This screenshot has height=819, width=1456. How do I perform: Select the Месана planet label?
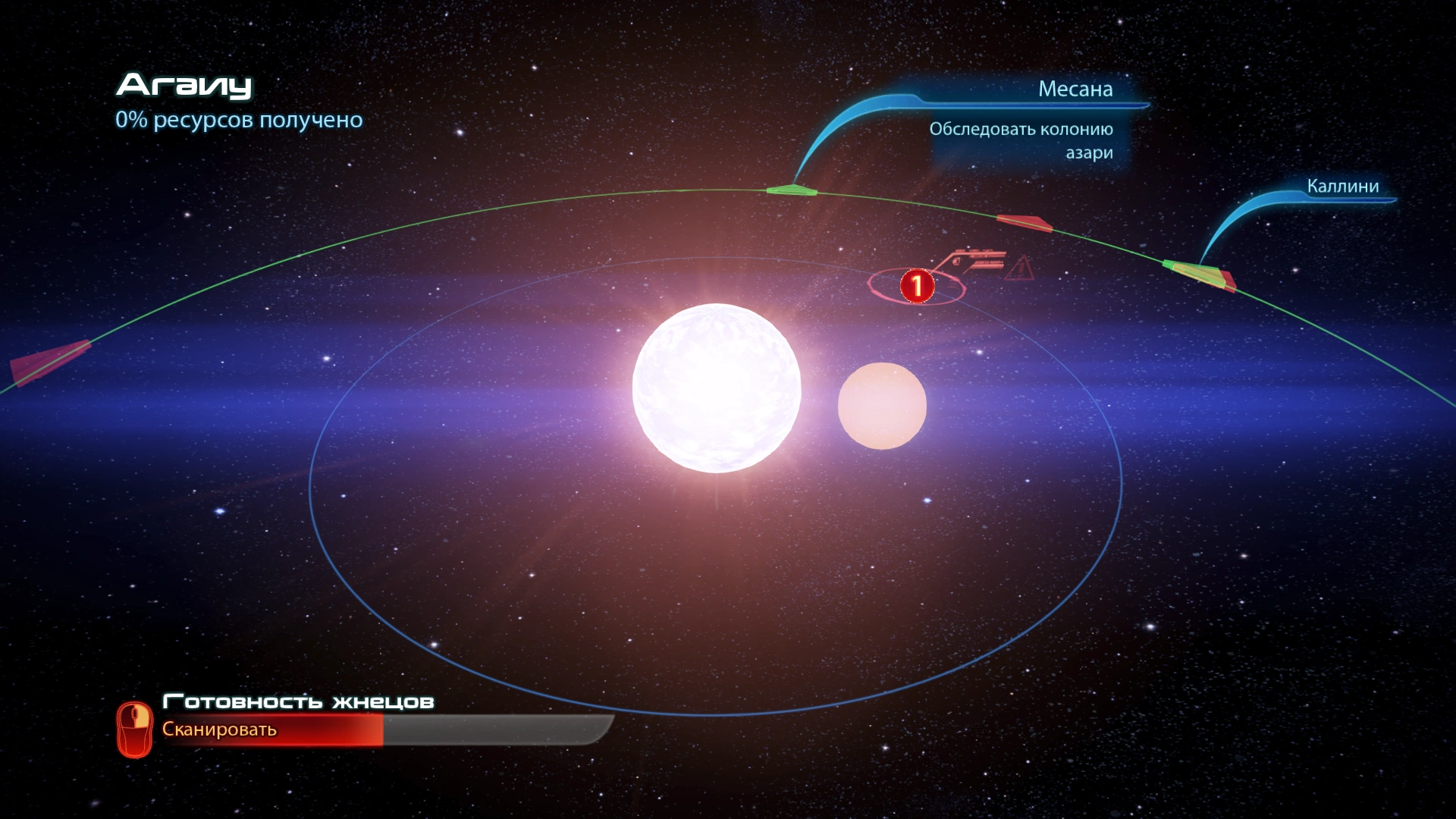pos(1075,89)
